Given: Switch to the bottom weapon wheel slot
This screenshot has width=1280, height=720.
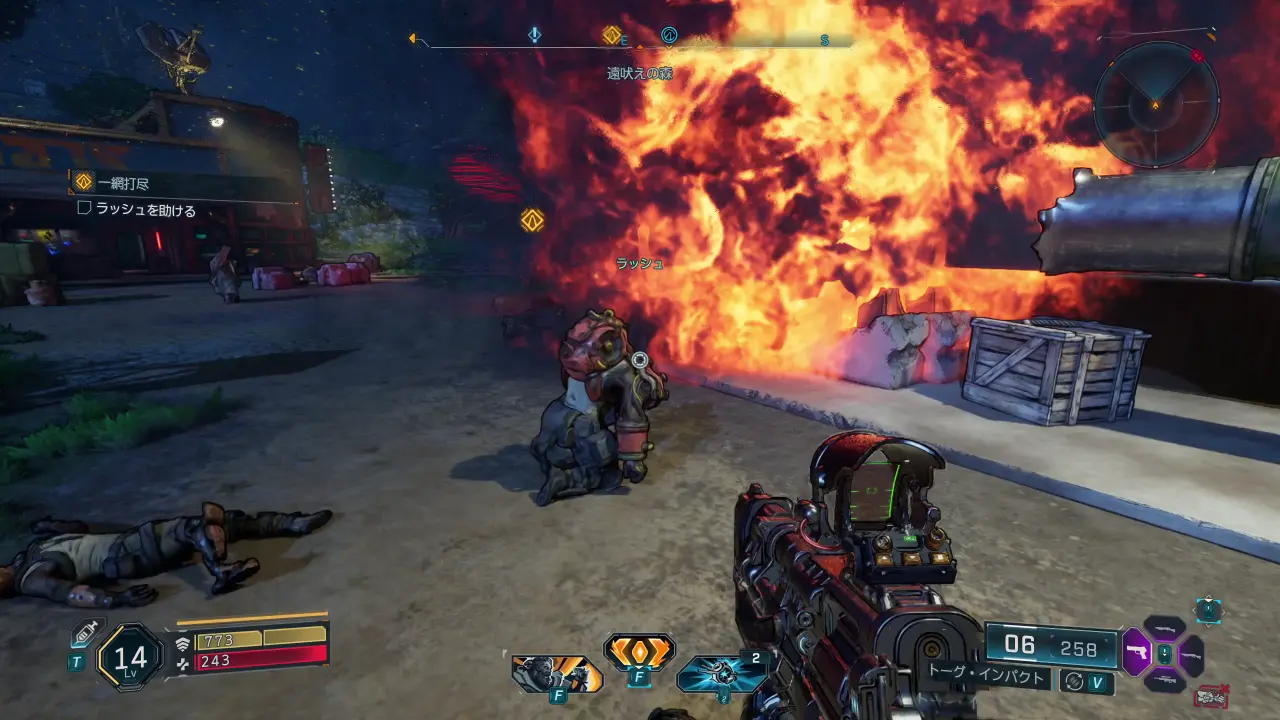Looking at the screenshot, I should coord(1164,681).
